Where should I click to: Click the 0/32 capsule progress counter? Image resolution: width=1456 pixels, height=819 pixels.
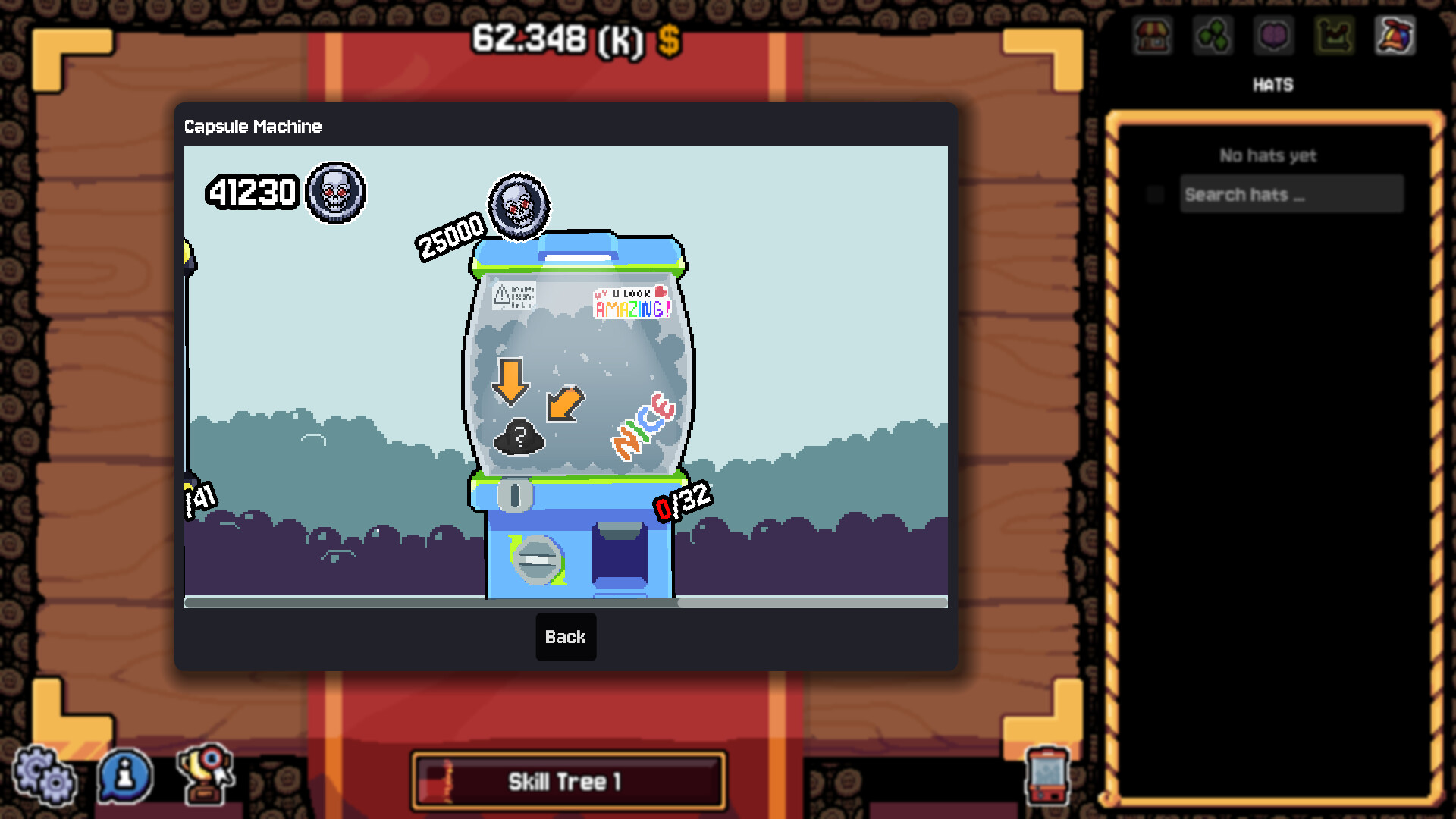tap(681, 502)
